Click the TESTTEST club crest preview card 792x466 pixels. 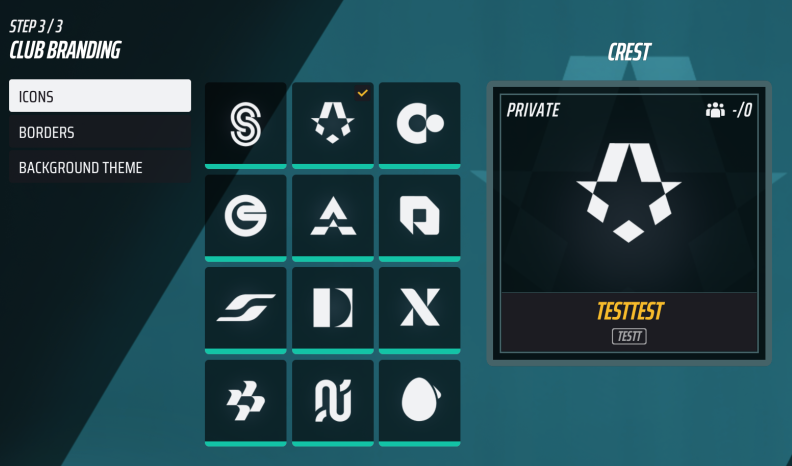point(629,222)
